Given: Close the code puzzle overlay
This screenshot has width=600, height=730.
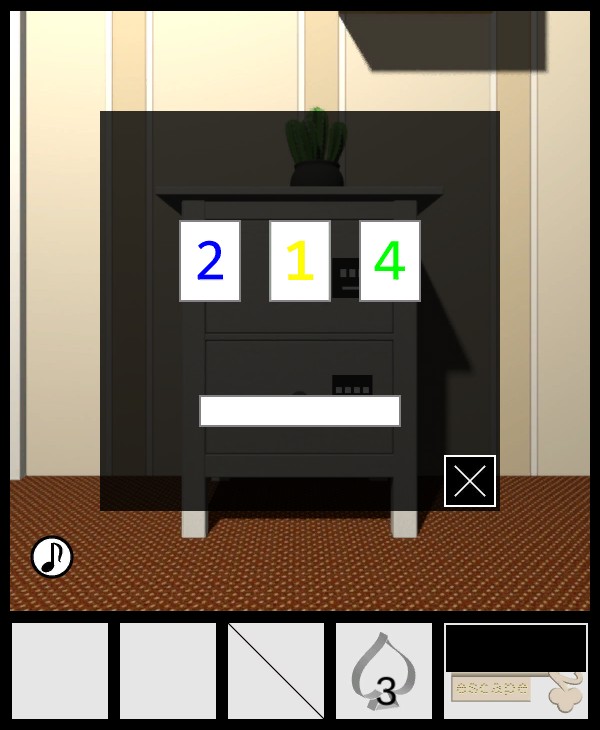Looking at the screenshot, I should click(x=470, y=481).
